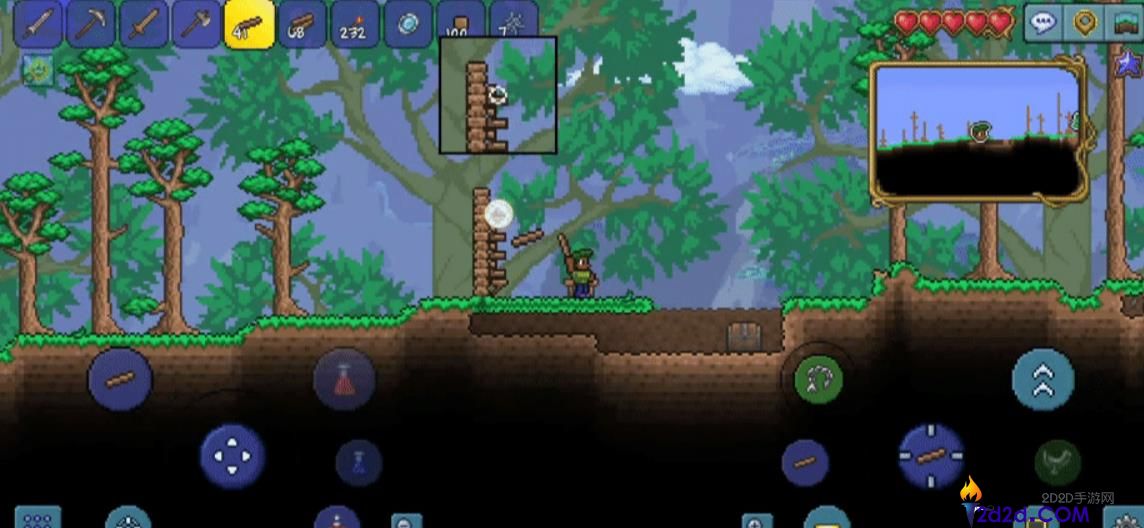The width and height of the screenshot is (1144, 528).
Task: Select the axe hotbar slot
Action: point(196,24)
